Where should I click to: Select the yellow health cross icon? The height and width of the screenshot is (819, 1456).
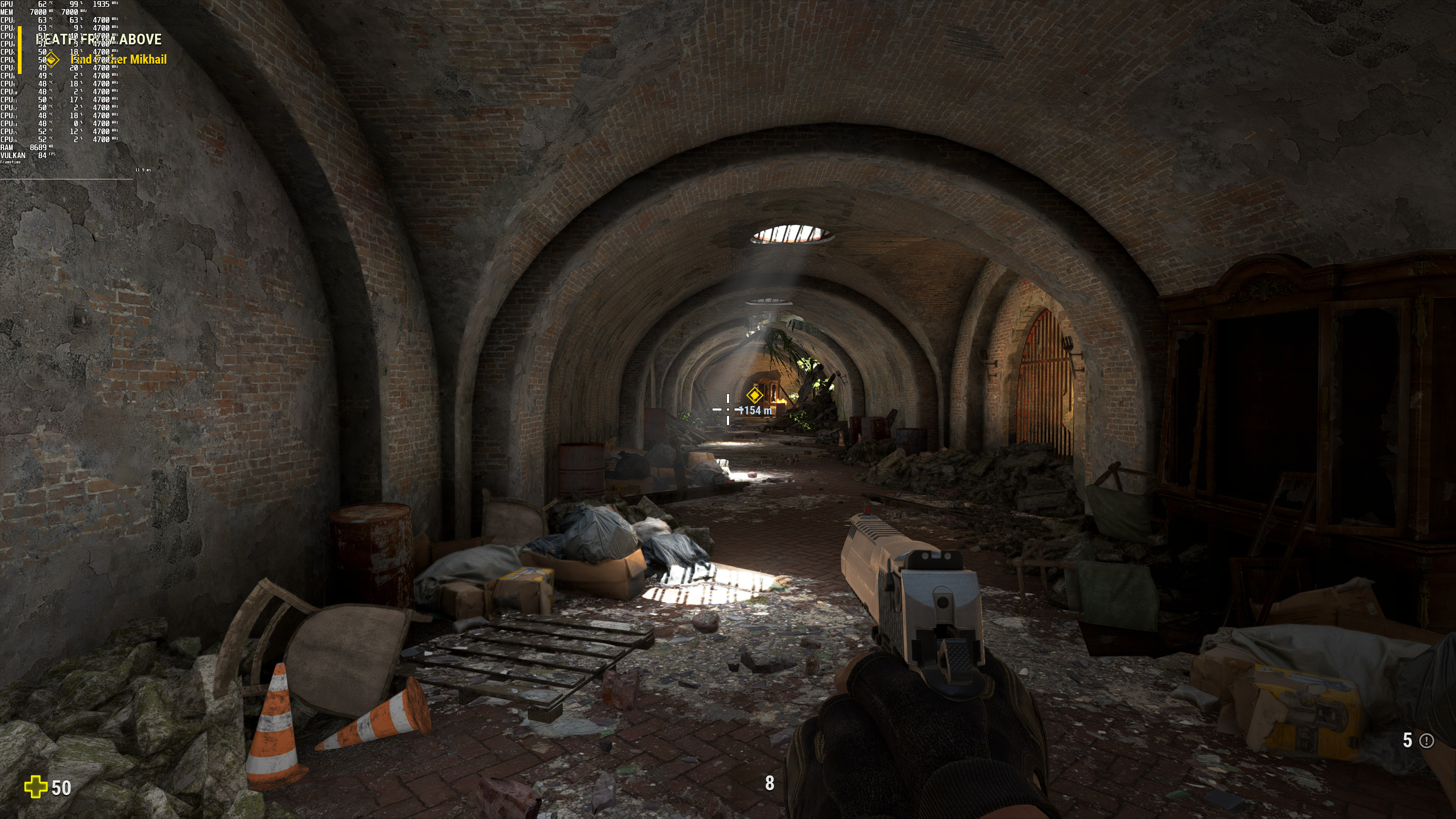click(x=36, y=787)
